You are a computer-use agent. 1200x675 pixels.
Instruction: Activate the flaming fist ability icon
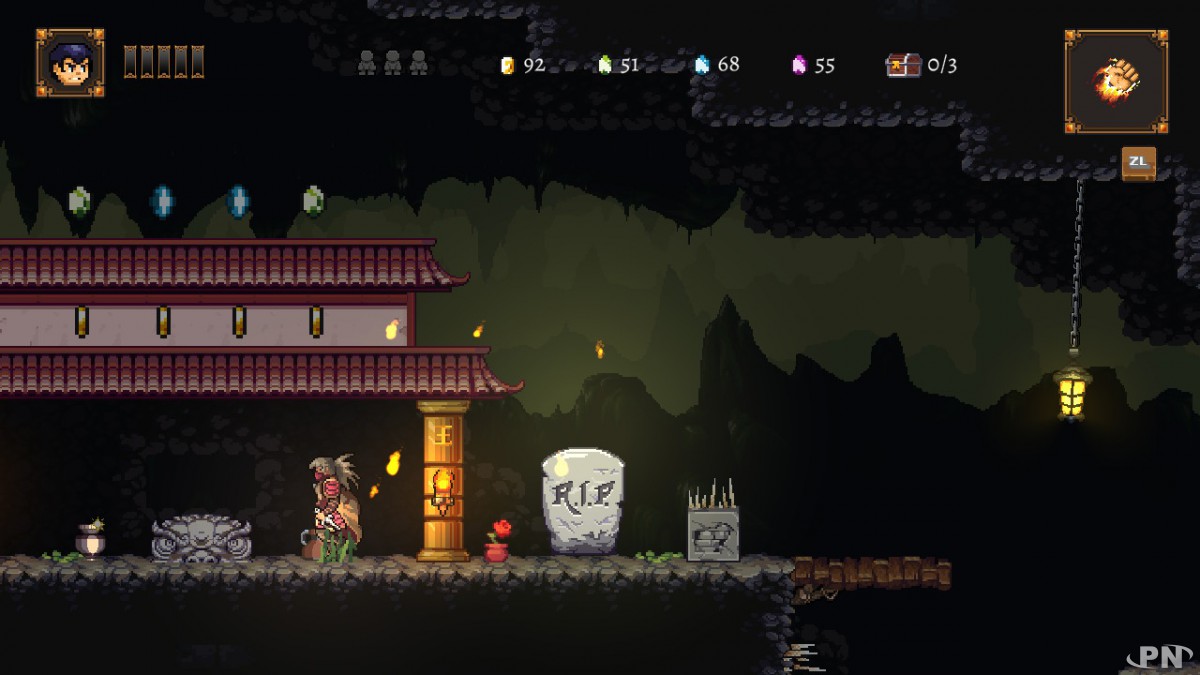click(1116, 81)
